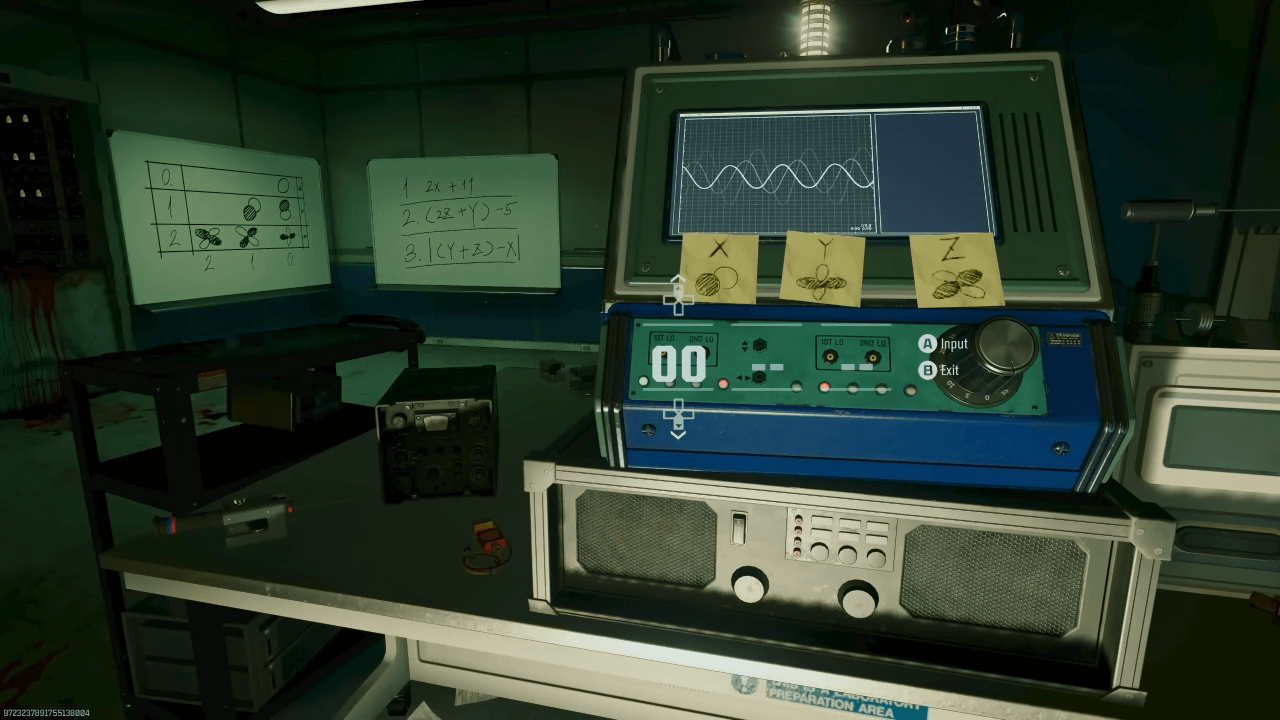
Task: Toggle the white round button beside the digit display
Action: coord(643,381)
